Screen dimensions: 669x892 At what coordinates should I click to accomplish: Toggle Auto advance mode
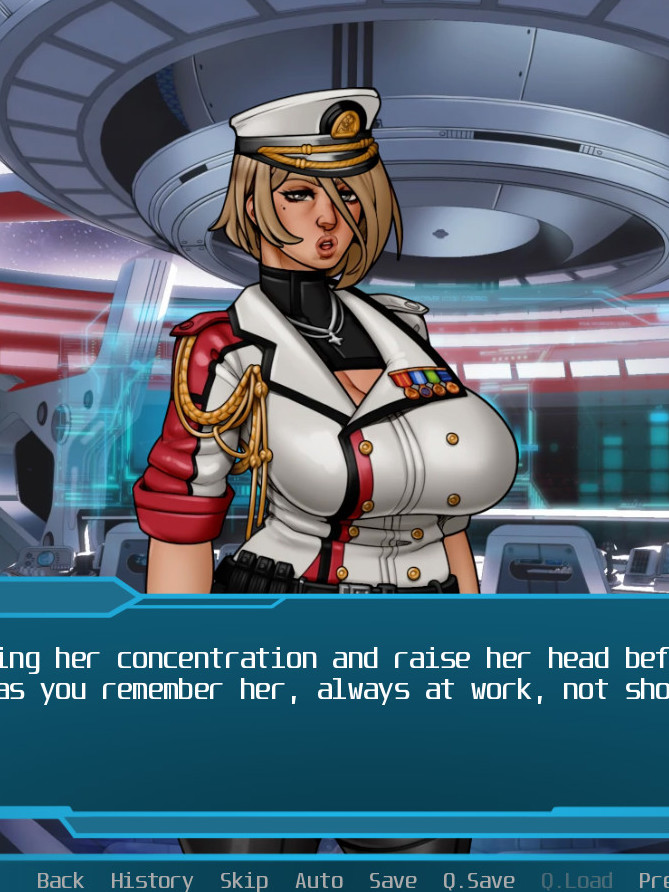point(319,880)
